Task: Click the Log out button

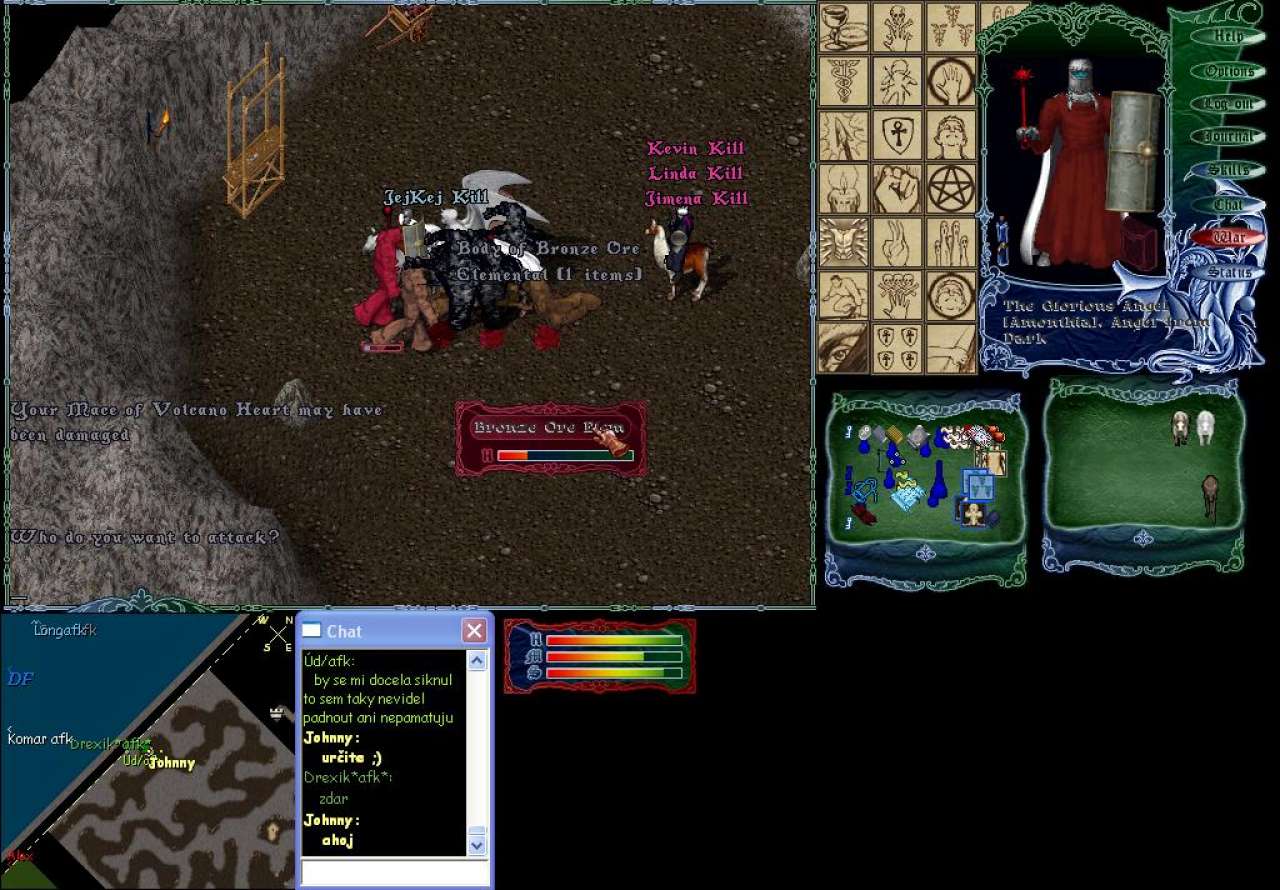Action: (1228, 104)
